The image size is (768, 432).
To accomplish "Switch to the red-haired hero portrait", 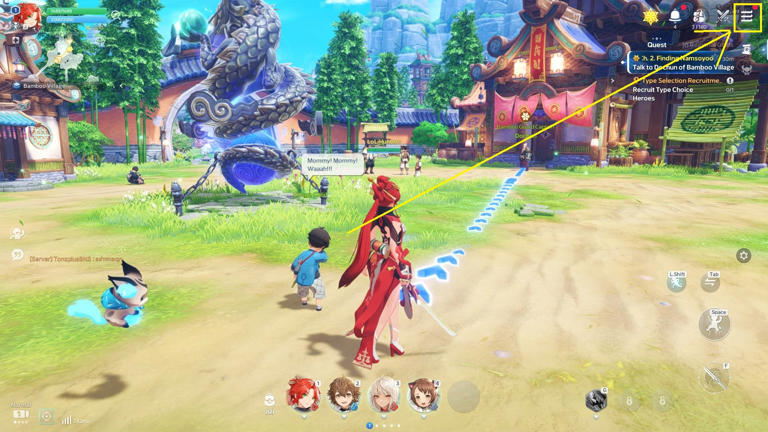I will point(301,396).
